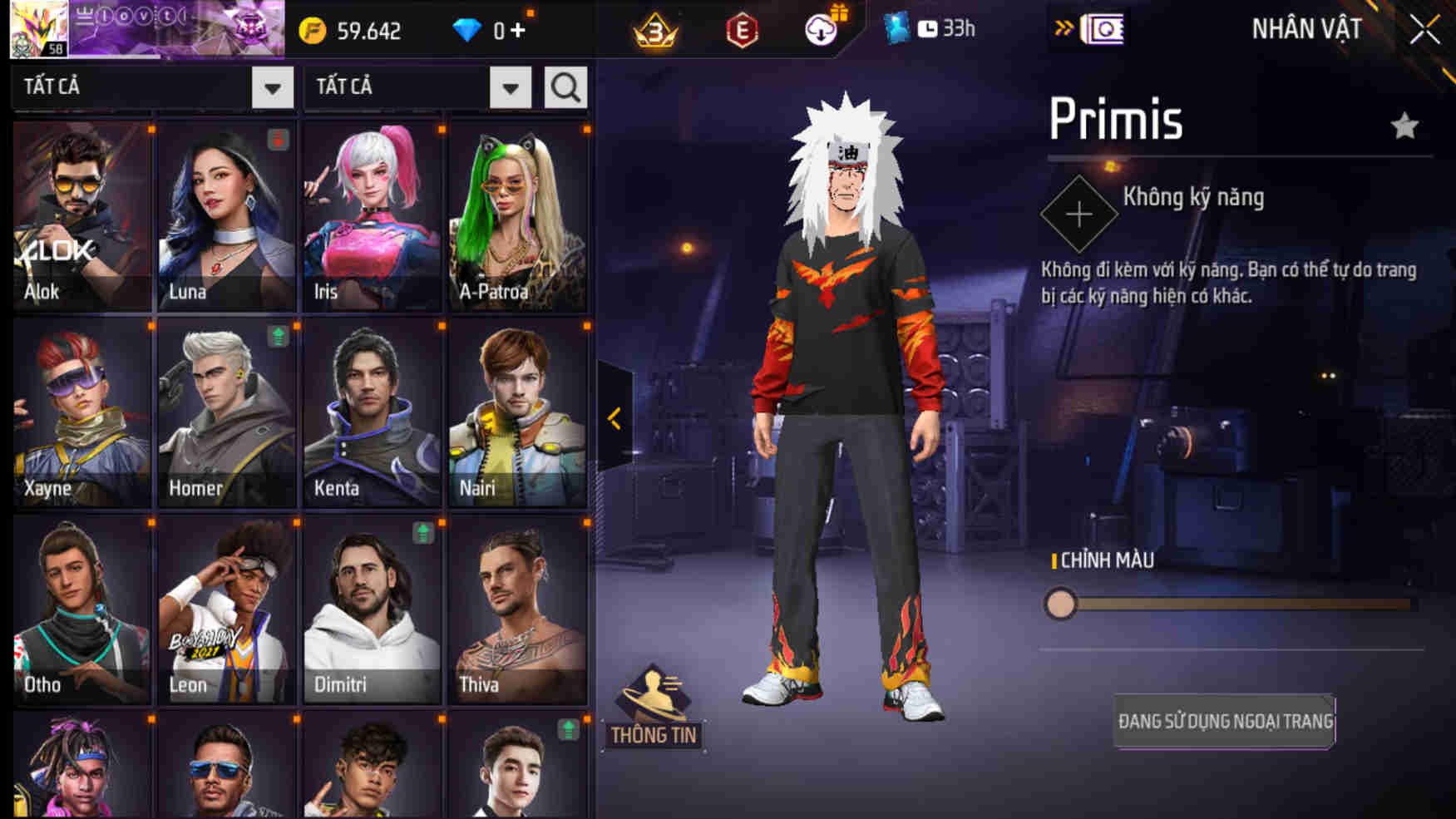This screenshot has height=819, width=1456.
Task: Open your player profile avatar
Action: coord(38,31)
